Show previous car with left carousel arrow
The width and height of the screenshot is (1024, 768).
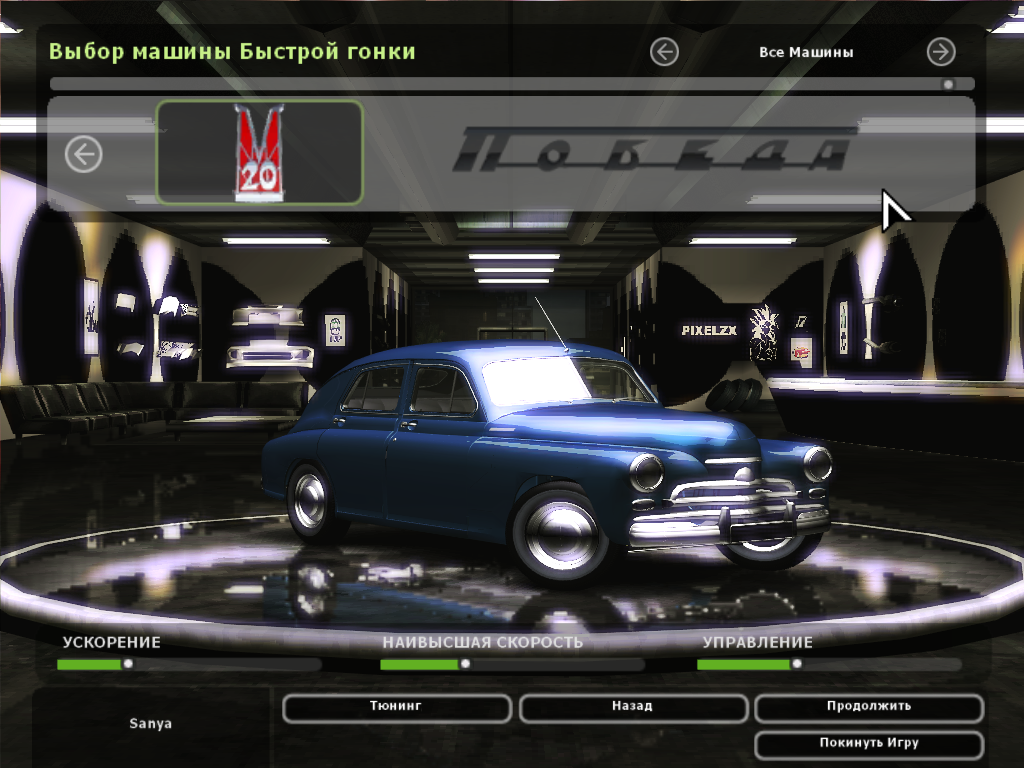pos(84,154)
